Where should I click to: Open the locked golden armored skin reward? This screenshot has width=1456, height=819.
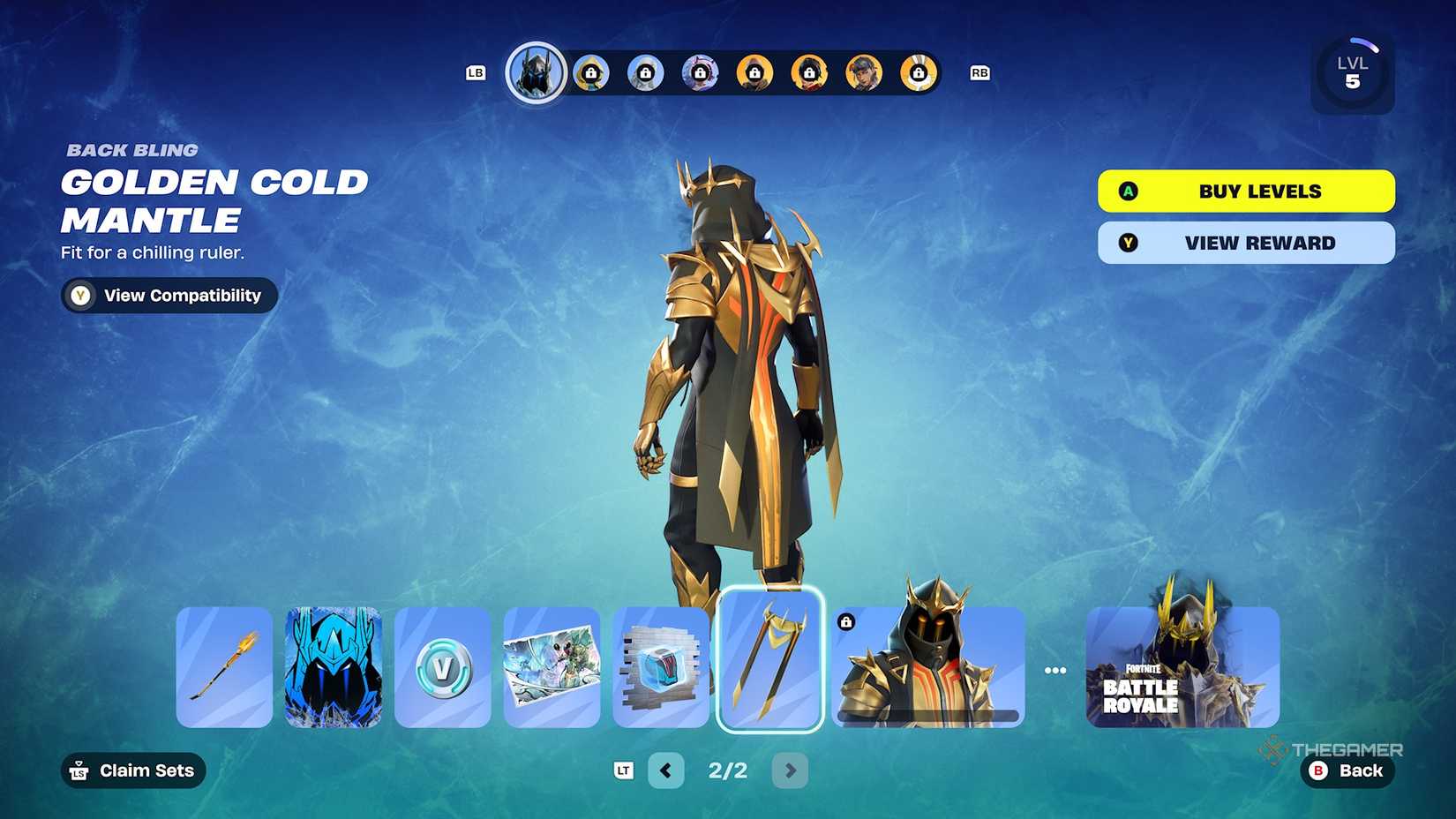pos(927,667)
